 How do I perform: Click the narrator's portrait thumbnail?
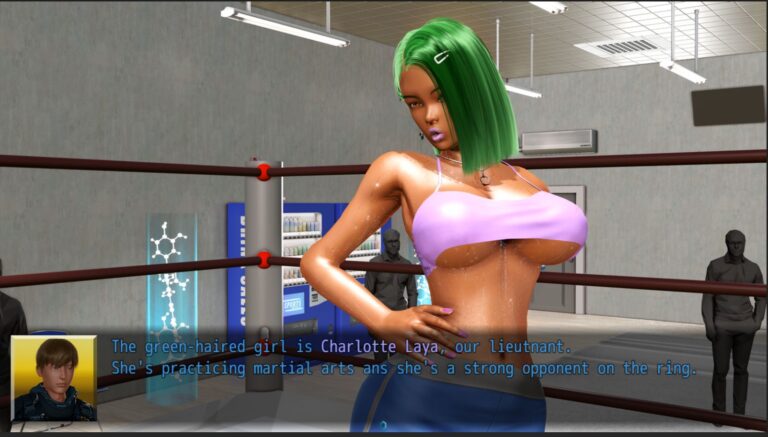(x=54, y=378)
